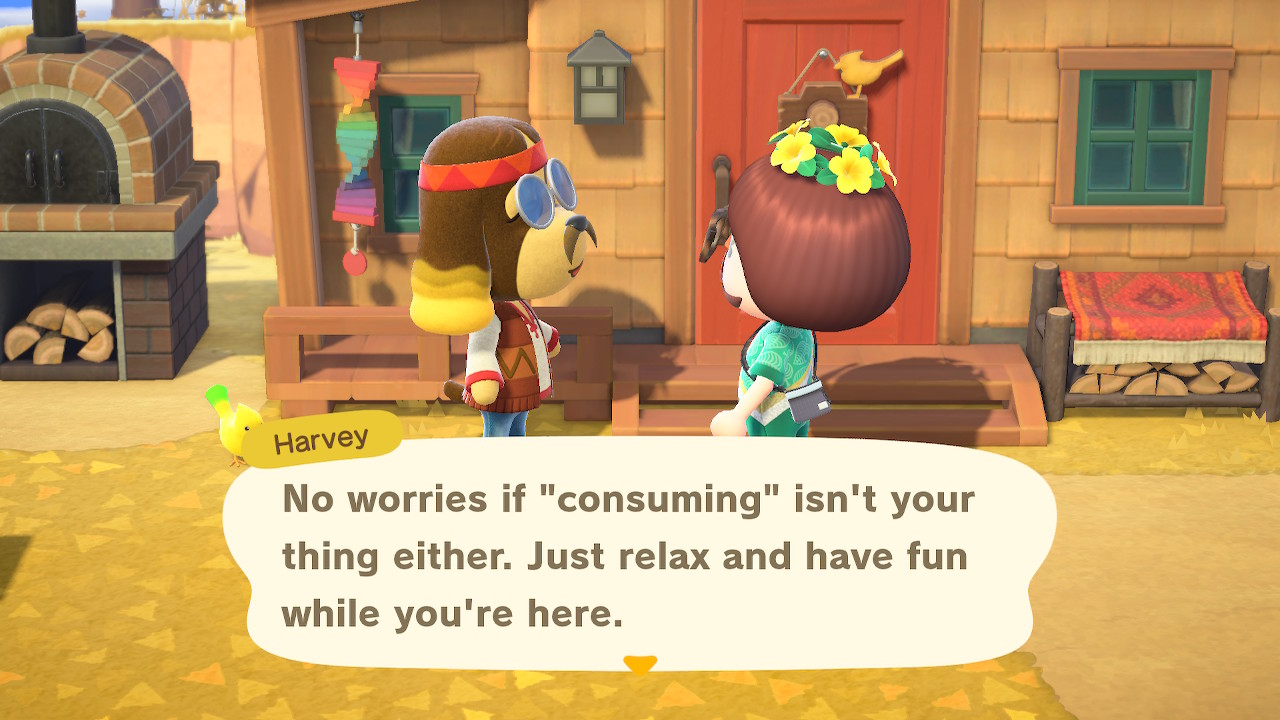1280x720 pixels.
Task: Advance dialogue with the orange arrow
Action: coord(639,664)
